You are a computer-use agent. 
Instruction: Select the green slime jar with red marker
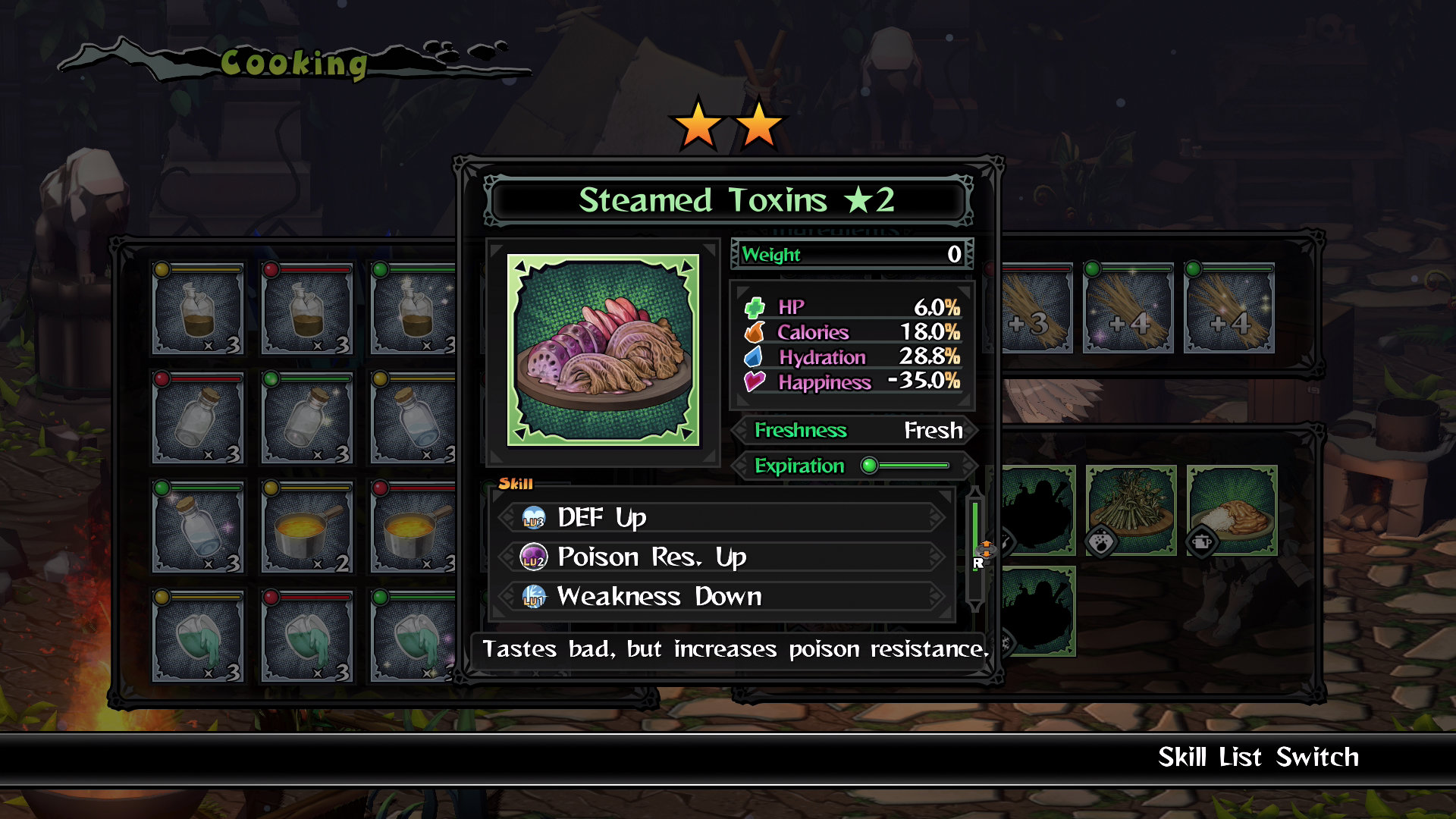click(307, 637)
